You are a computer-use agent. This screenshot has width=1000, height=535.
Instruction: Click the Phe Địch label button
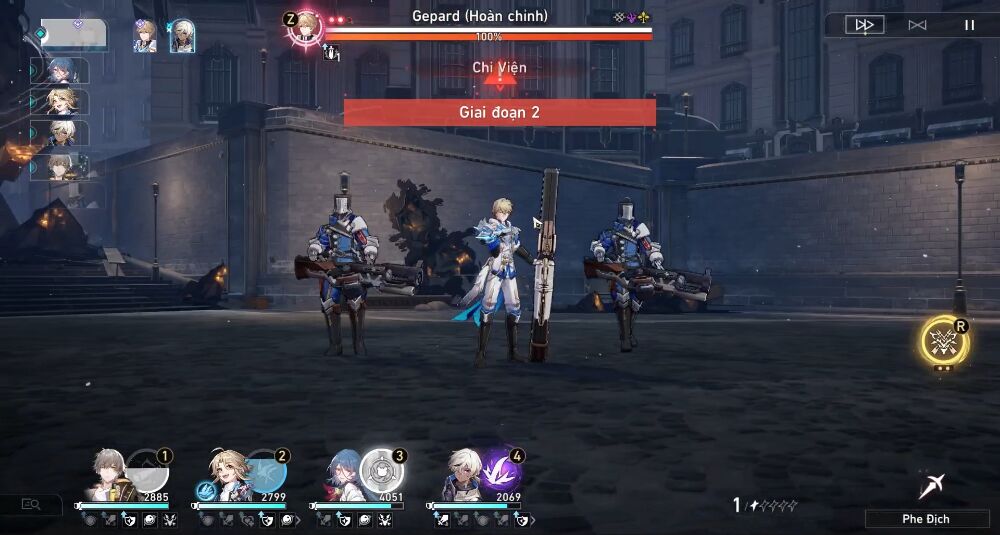pyautogui.click(x=926, y=519)
